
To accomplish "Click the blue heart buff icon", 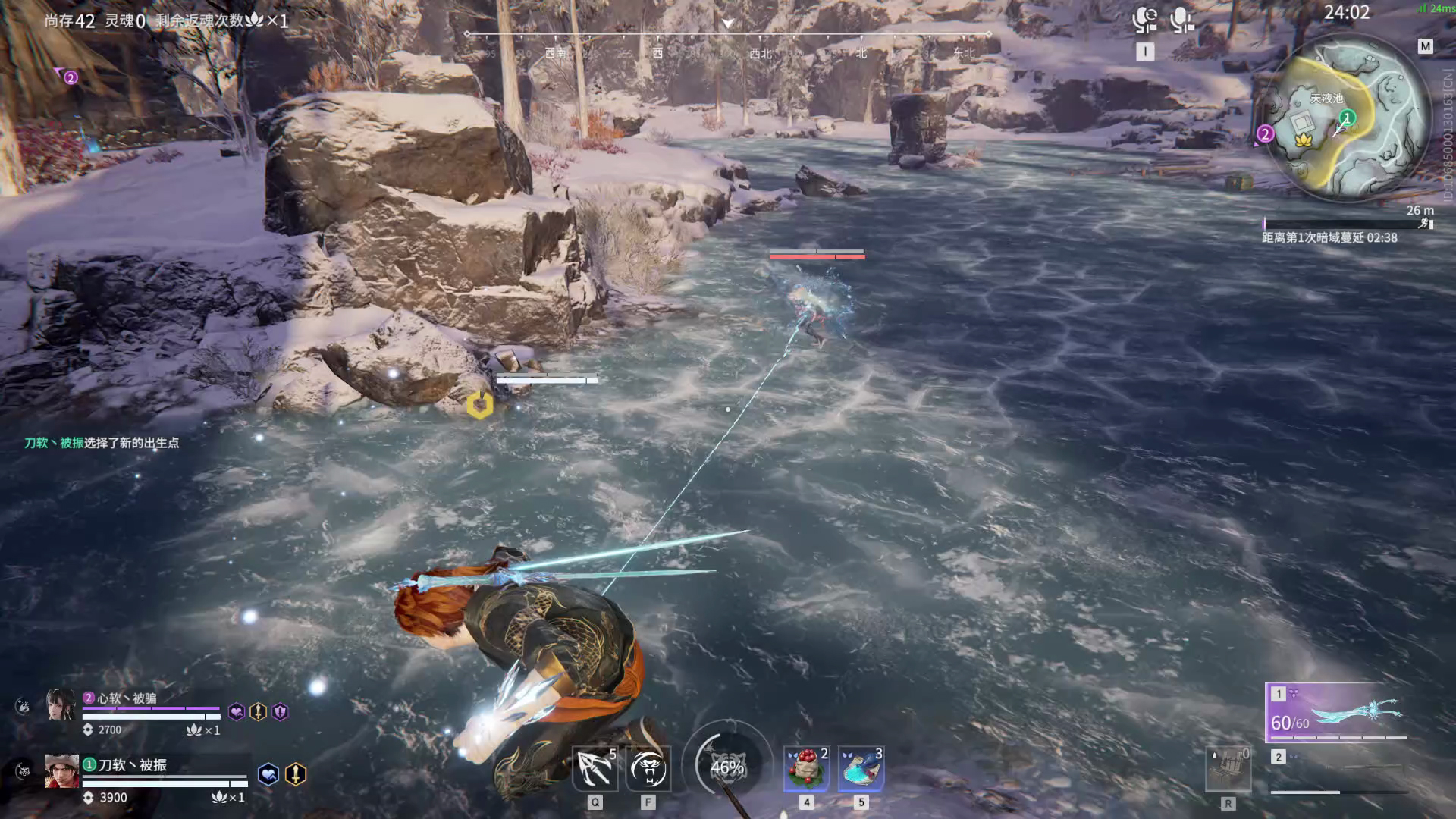I will [268, 774].
